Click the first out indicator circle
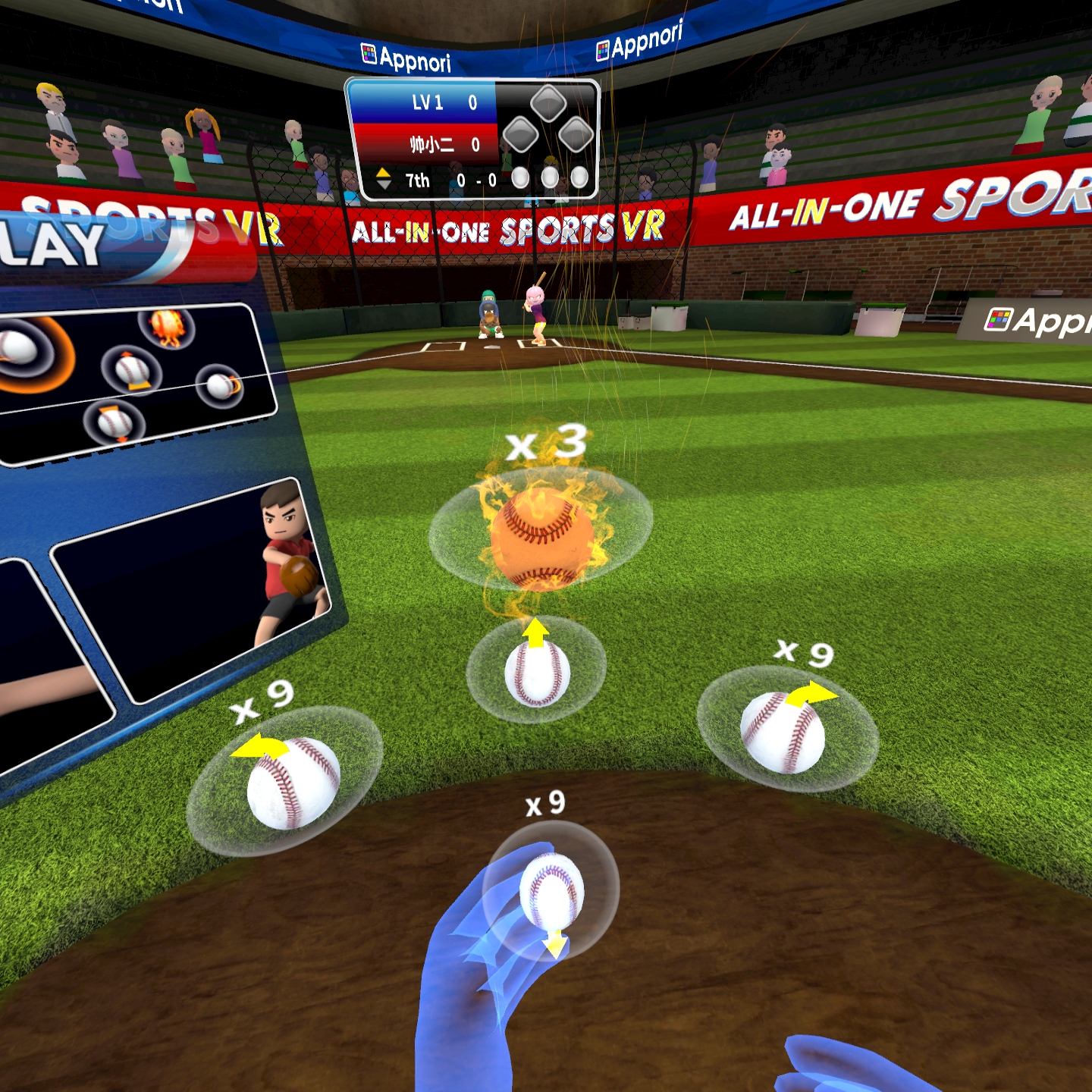This screenshot has height=1092, width=1092. (x=521, y=177)
